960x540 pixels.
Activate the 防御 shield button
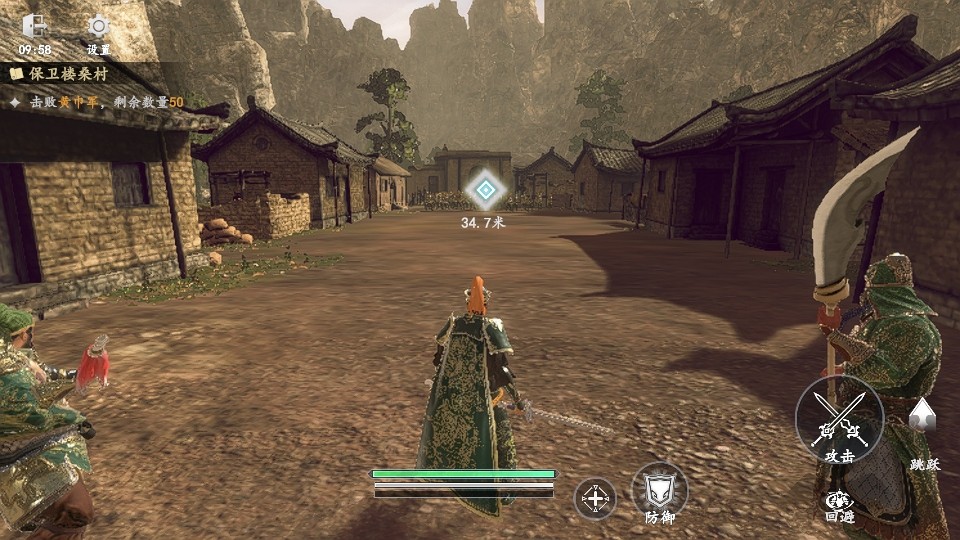coord(659,490)
